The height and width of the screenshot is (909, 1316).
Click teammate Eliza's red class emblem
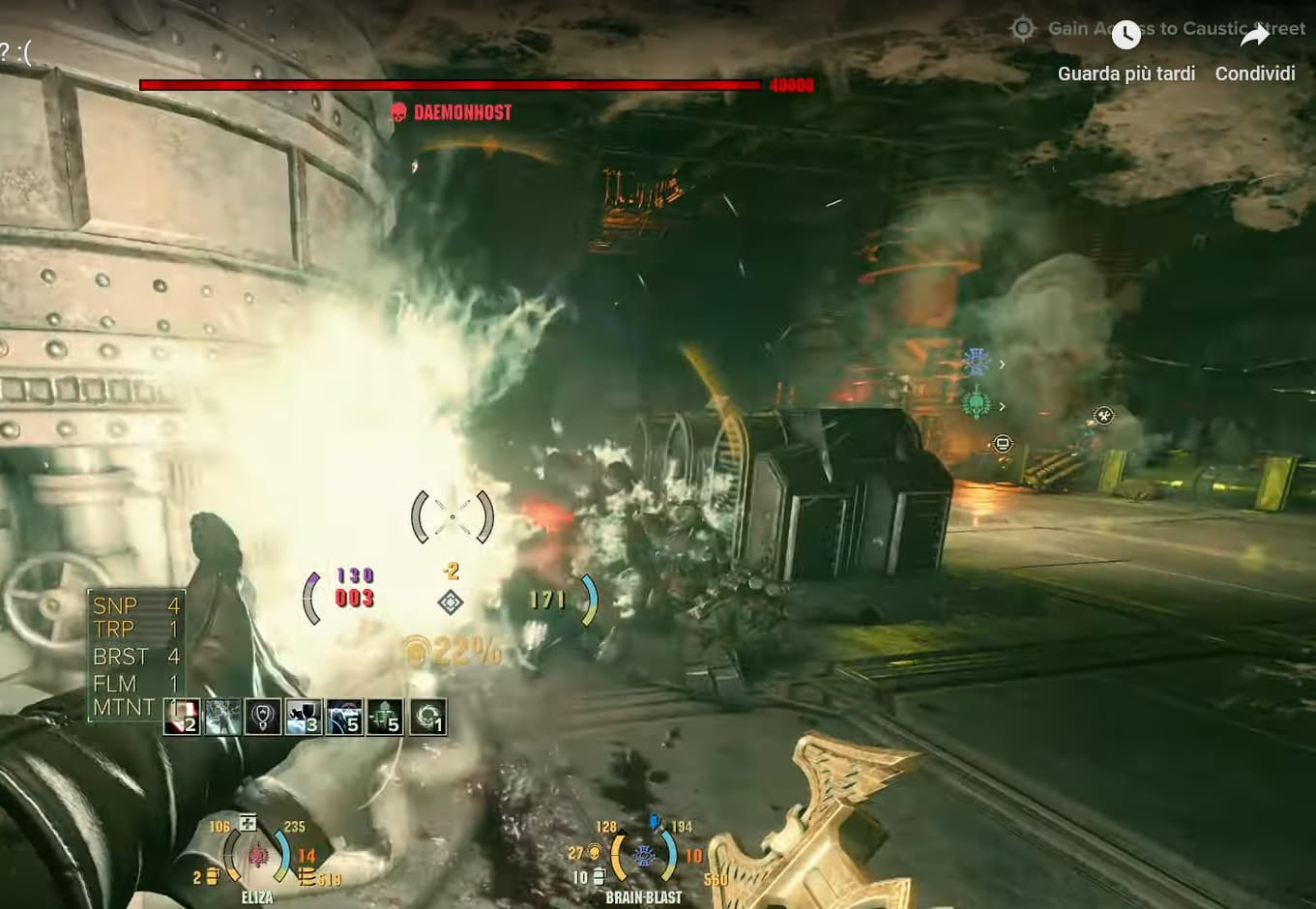coord(257,856)
